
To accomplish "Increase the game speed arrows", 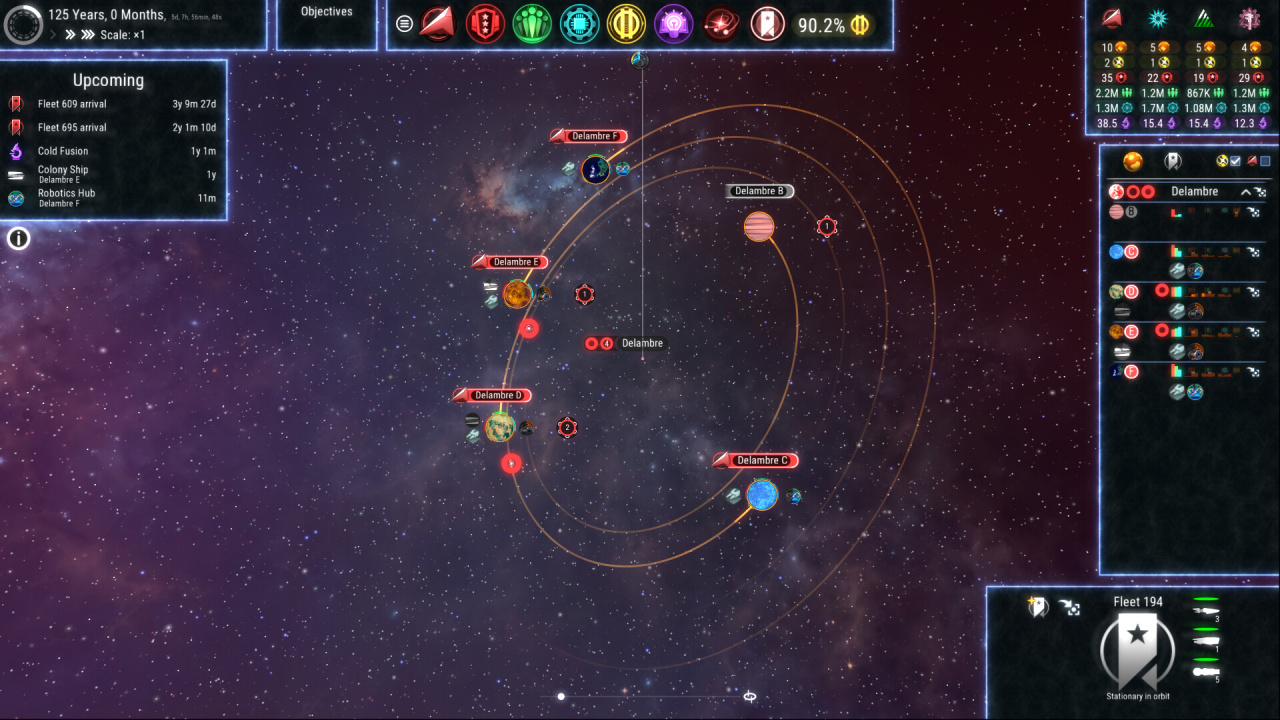I will [x=72, y=35].
